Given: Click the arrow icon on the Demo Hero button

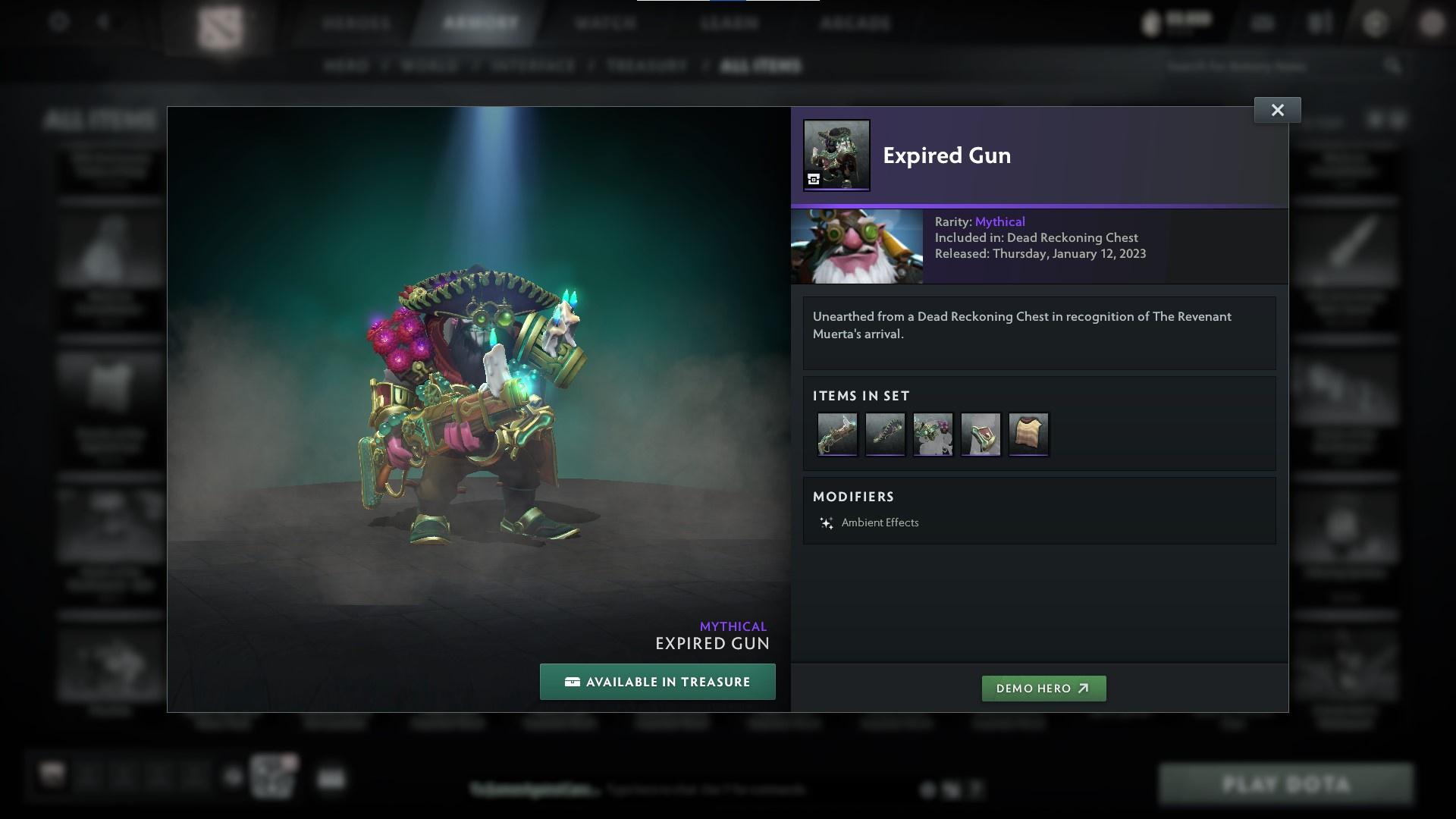Looking at the screenshot, I should [1081, 689].
